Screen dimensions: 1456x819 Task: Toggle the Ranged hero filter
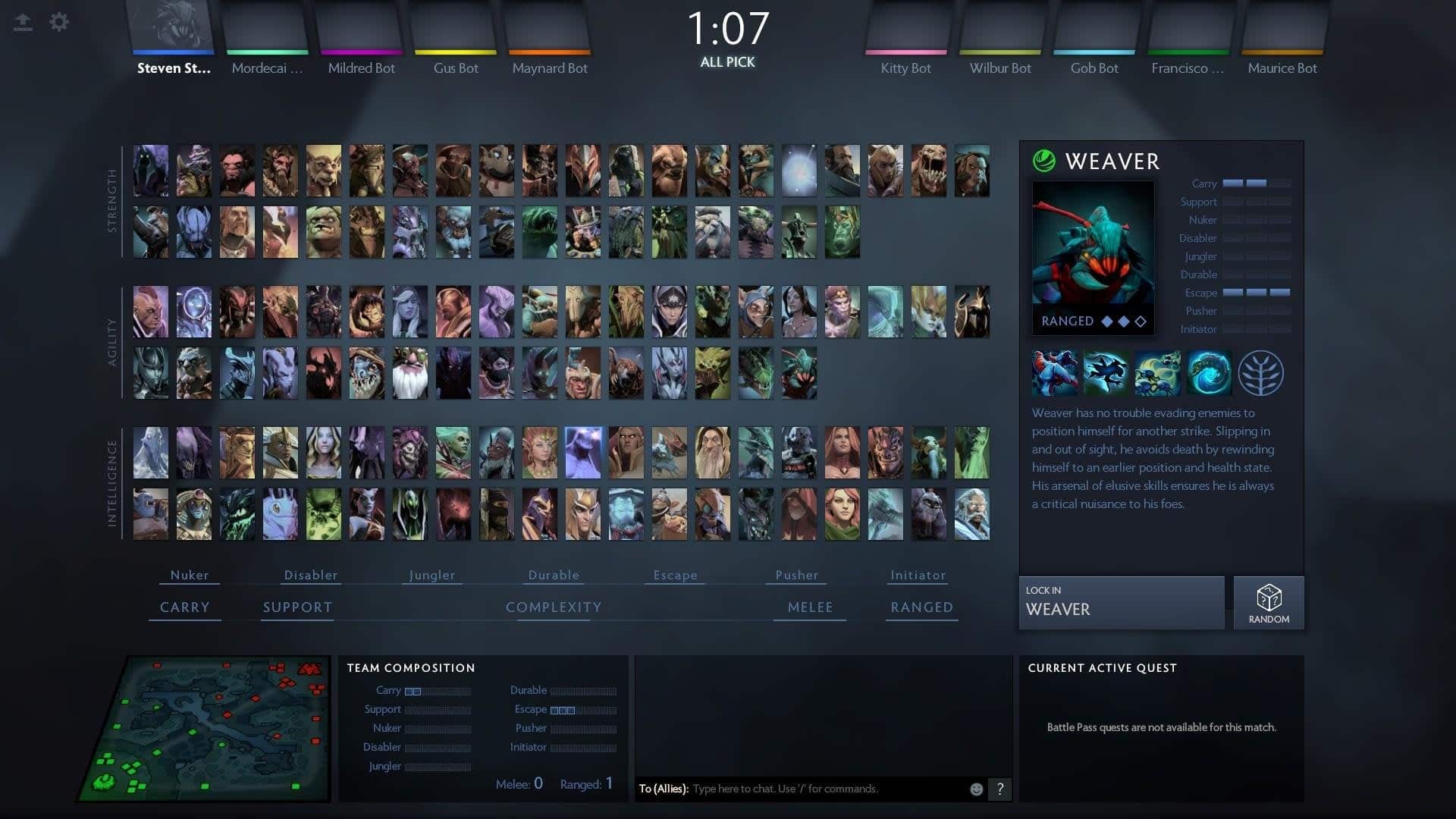click(x=921, y=607)
